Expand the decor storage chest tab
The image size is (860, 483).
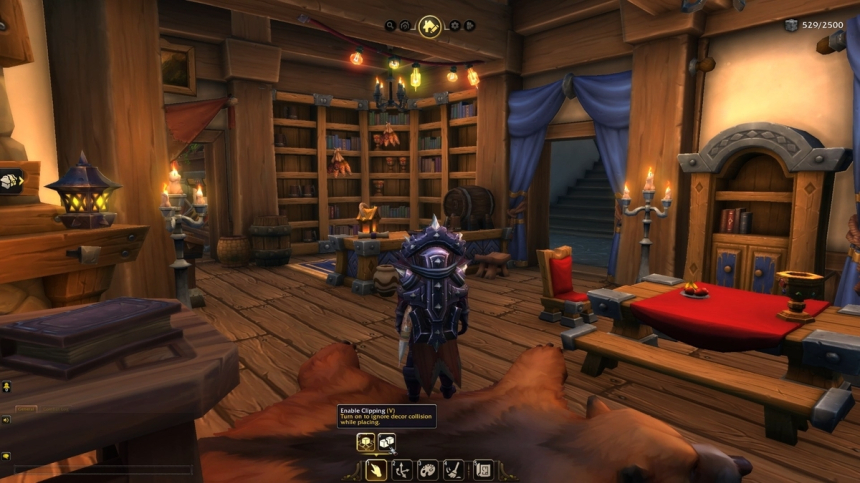pos(11,181)
